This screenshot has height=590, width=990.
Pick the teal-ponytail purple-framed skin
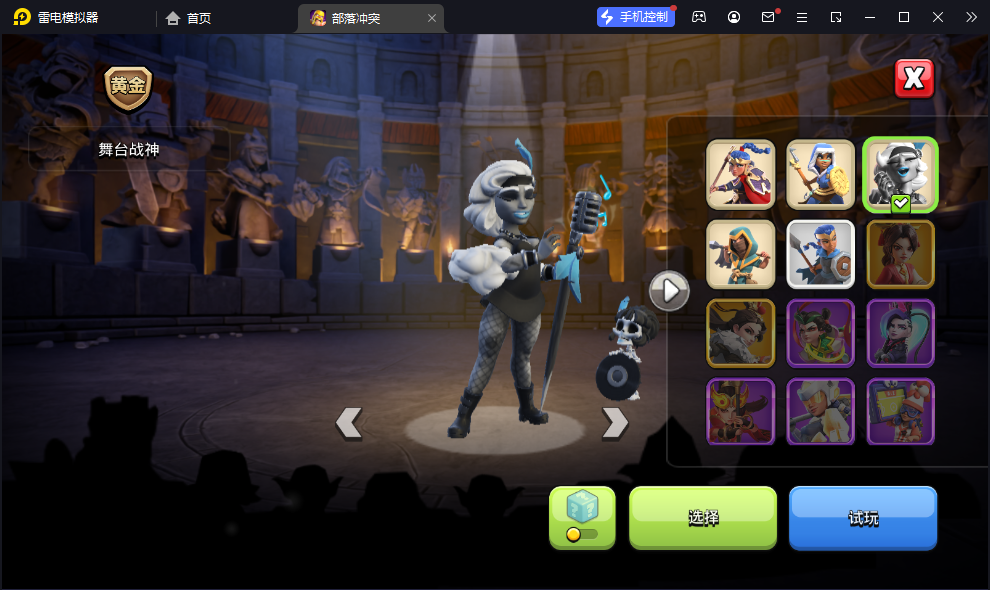point(900,333)
